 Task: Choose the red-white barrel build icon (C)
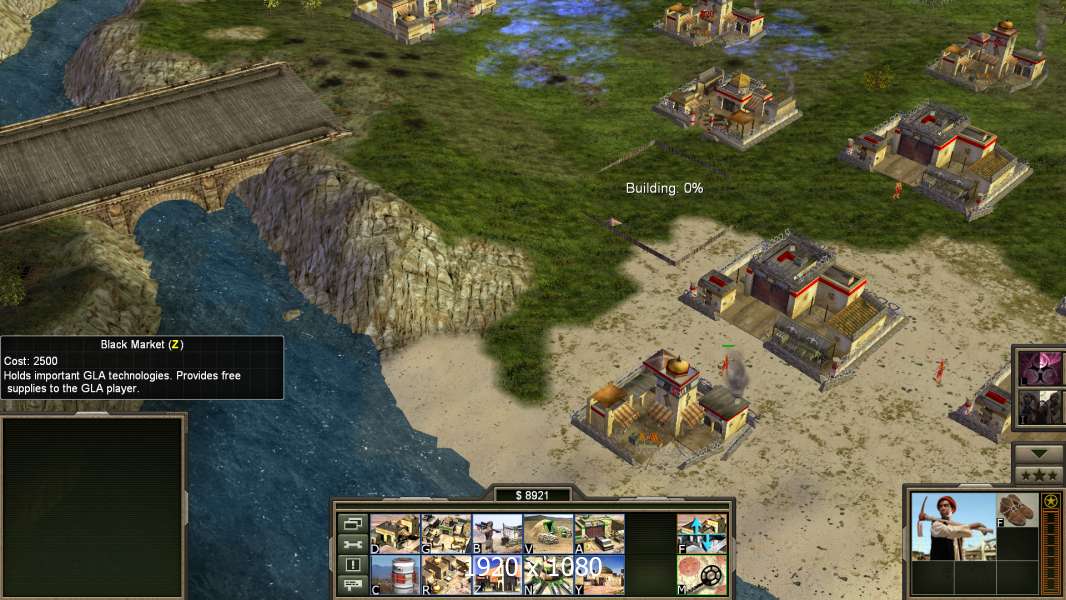[395, 574]
